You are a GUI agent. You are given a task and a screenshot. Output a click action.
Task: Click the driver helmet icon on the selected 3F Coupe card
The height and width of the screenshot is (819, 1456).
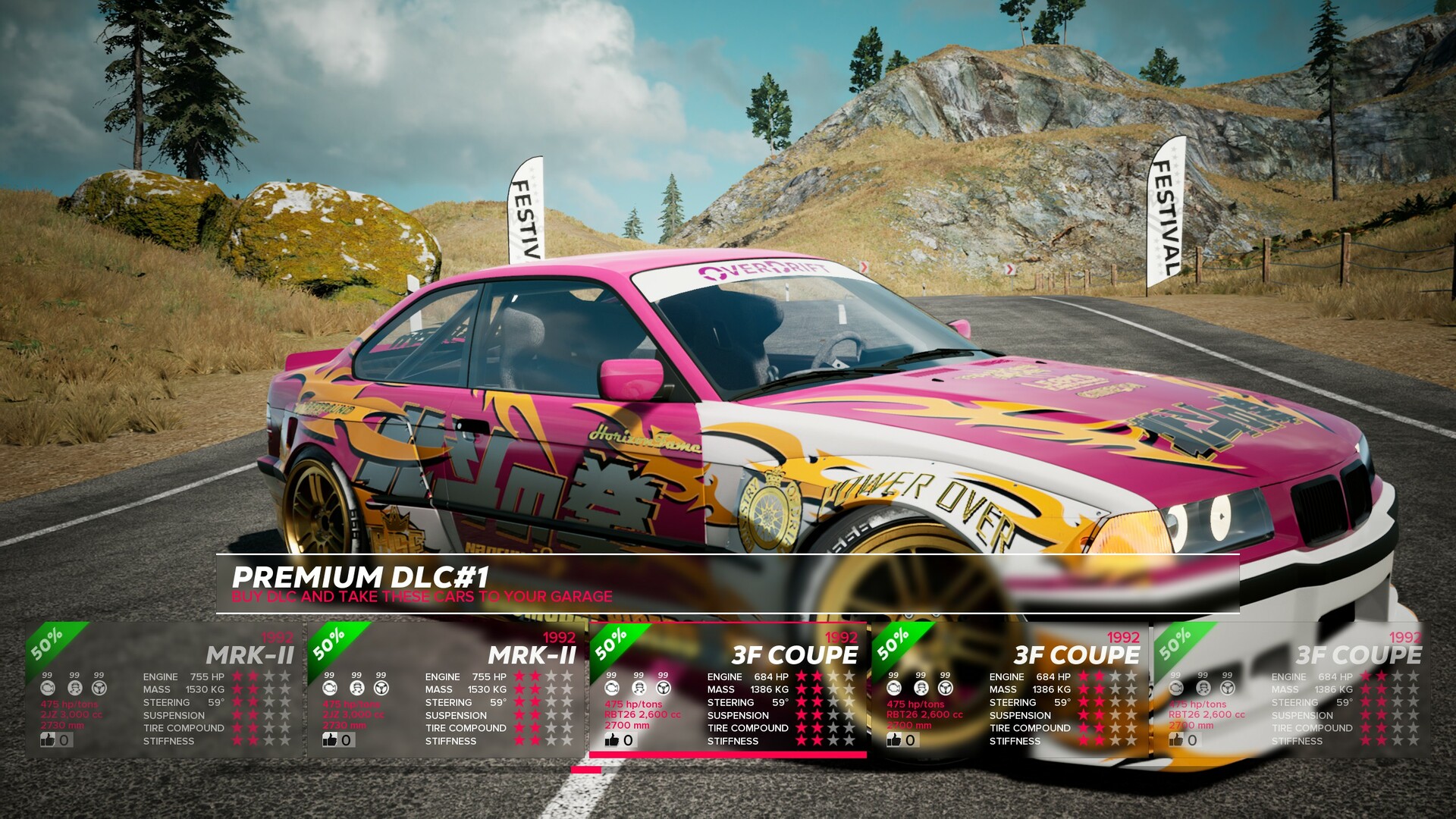click(x=637, y=689)
